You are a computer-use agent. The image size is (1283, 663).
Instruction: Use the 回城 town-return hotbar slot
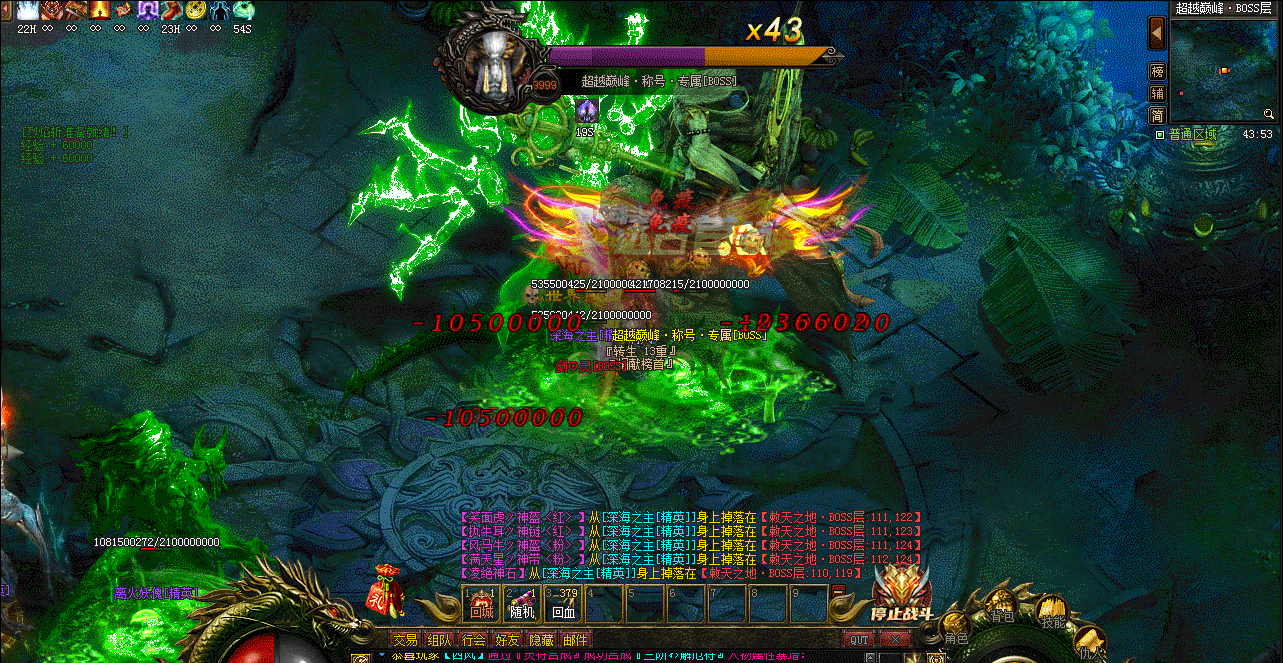[x=482, y=605]
